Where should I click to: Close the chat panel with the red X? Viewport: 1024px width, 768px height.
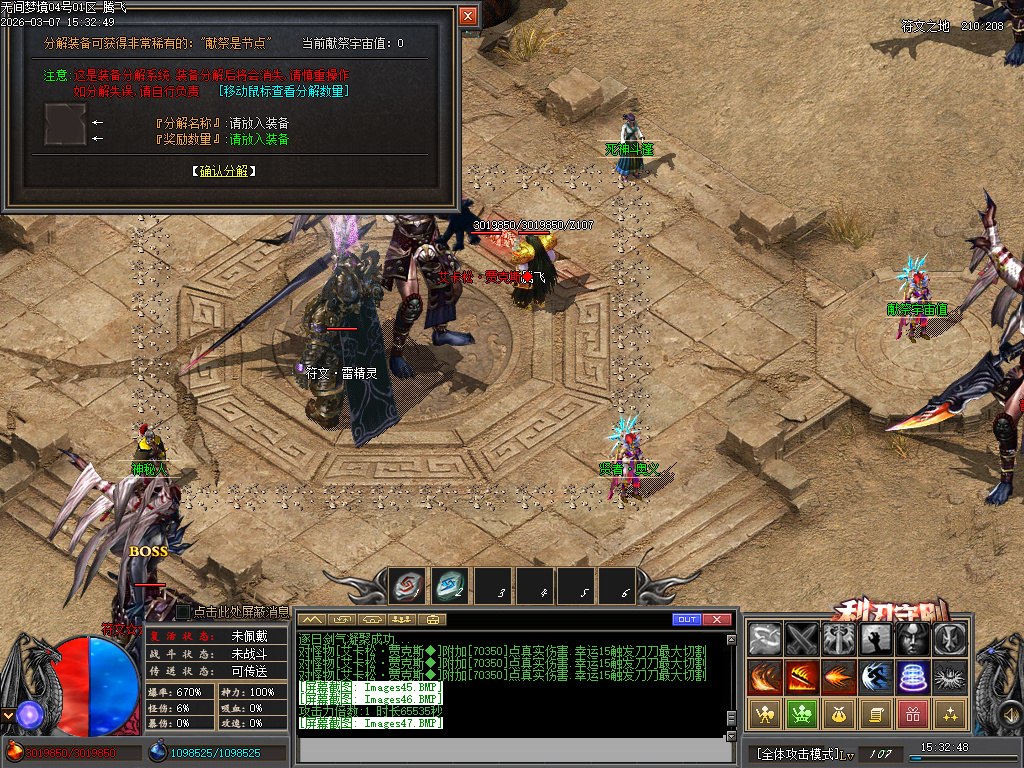click(x=717, y=619)
